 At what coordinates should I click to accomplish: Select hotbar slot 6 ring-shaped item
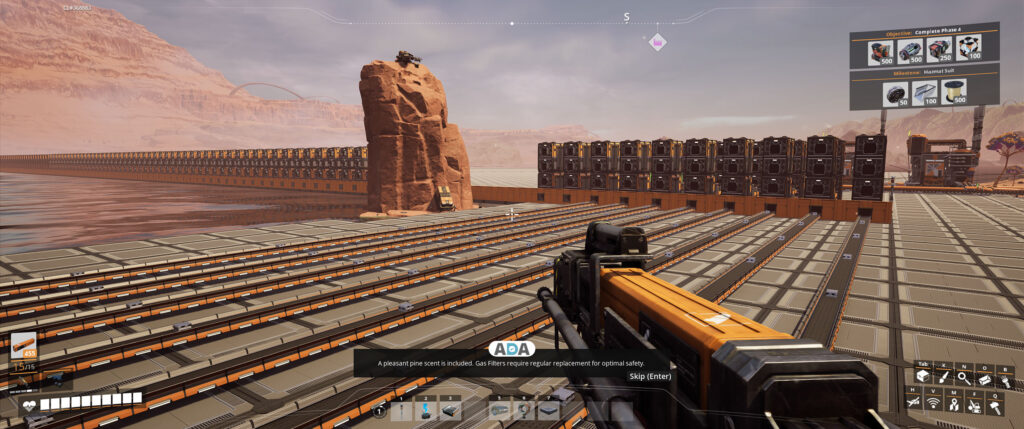pyautogui.click(x=524, y=409)
